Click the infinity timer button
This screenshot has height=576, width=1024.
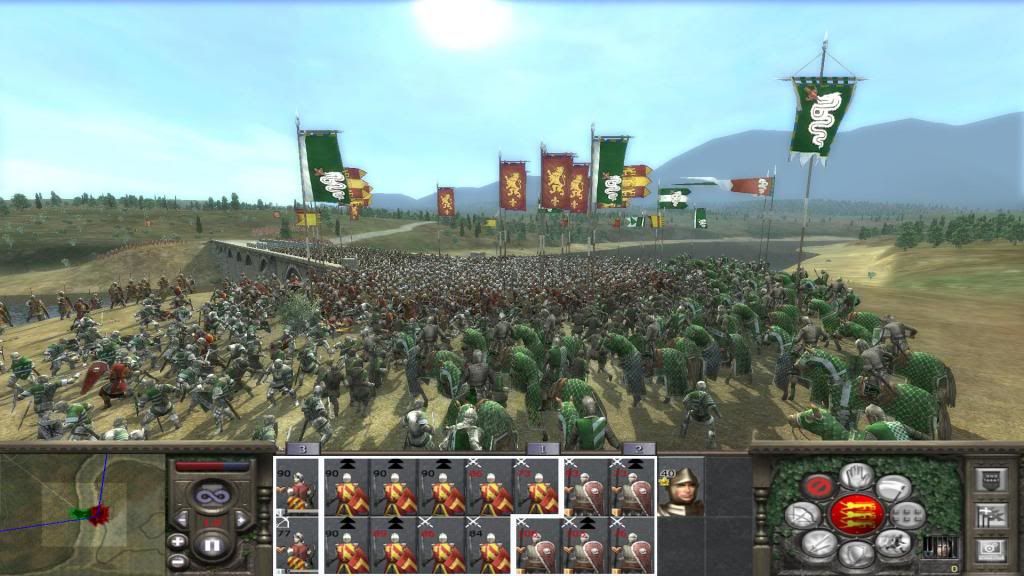click(211, 494)
